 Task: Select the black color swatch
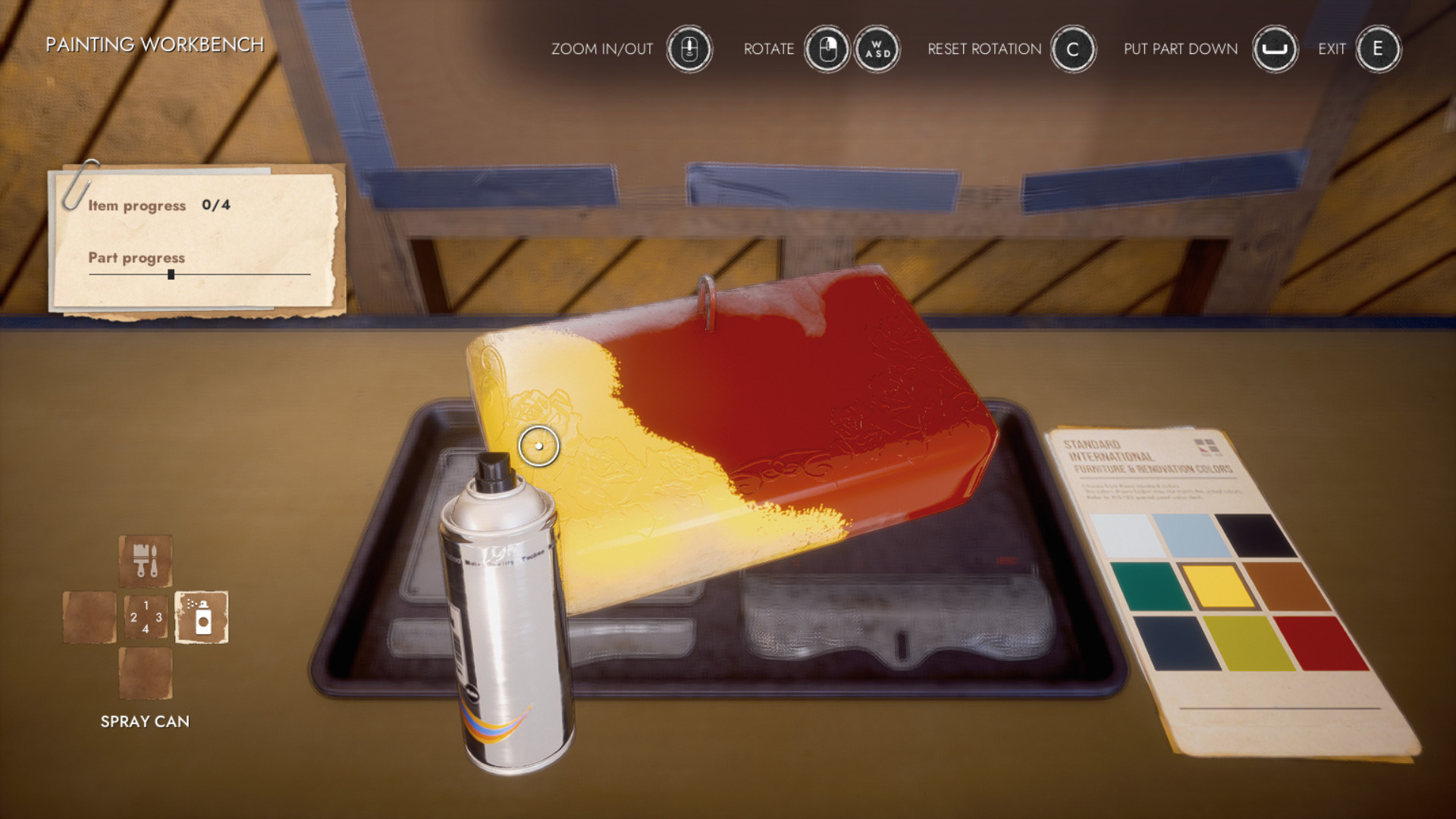pyautogui.click(x=1256, y=535)
